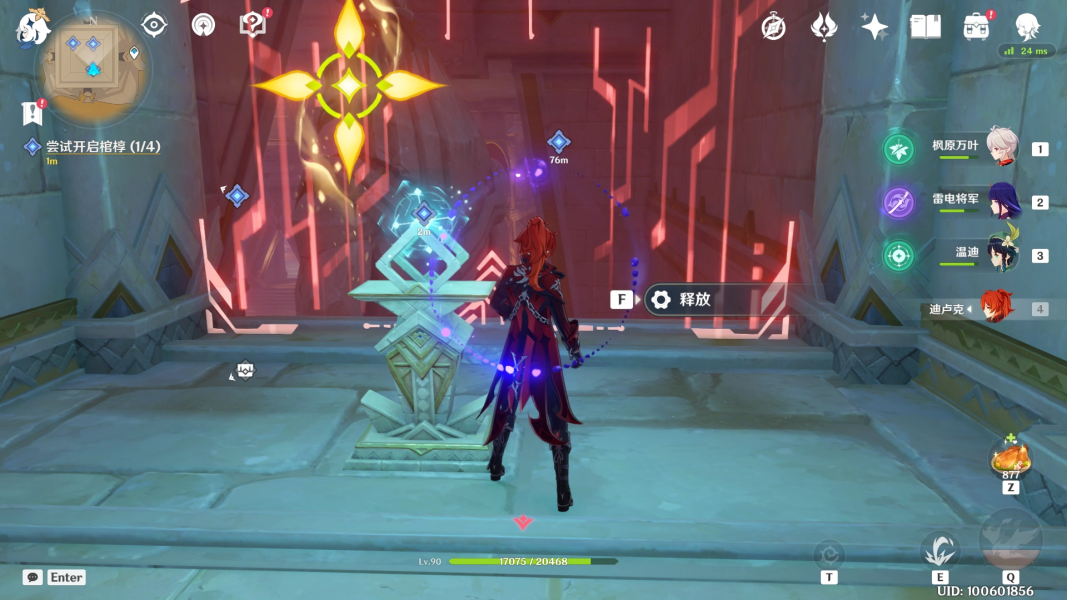The width and height of the screenshot is (1067, 600).
Task: Open the backpack inventory
Action: tap(977, 27)
